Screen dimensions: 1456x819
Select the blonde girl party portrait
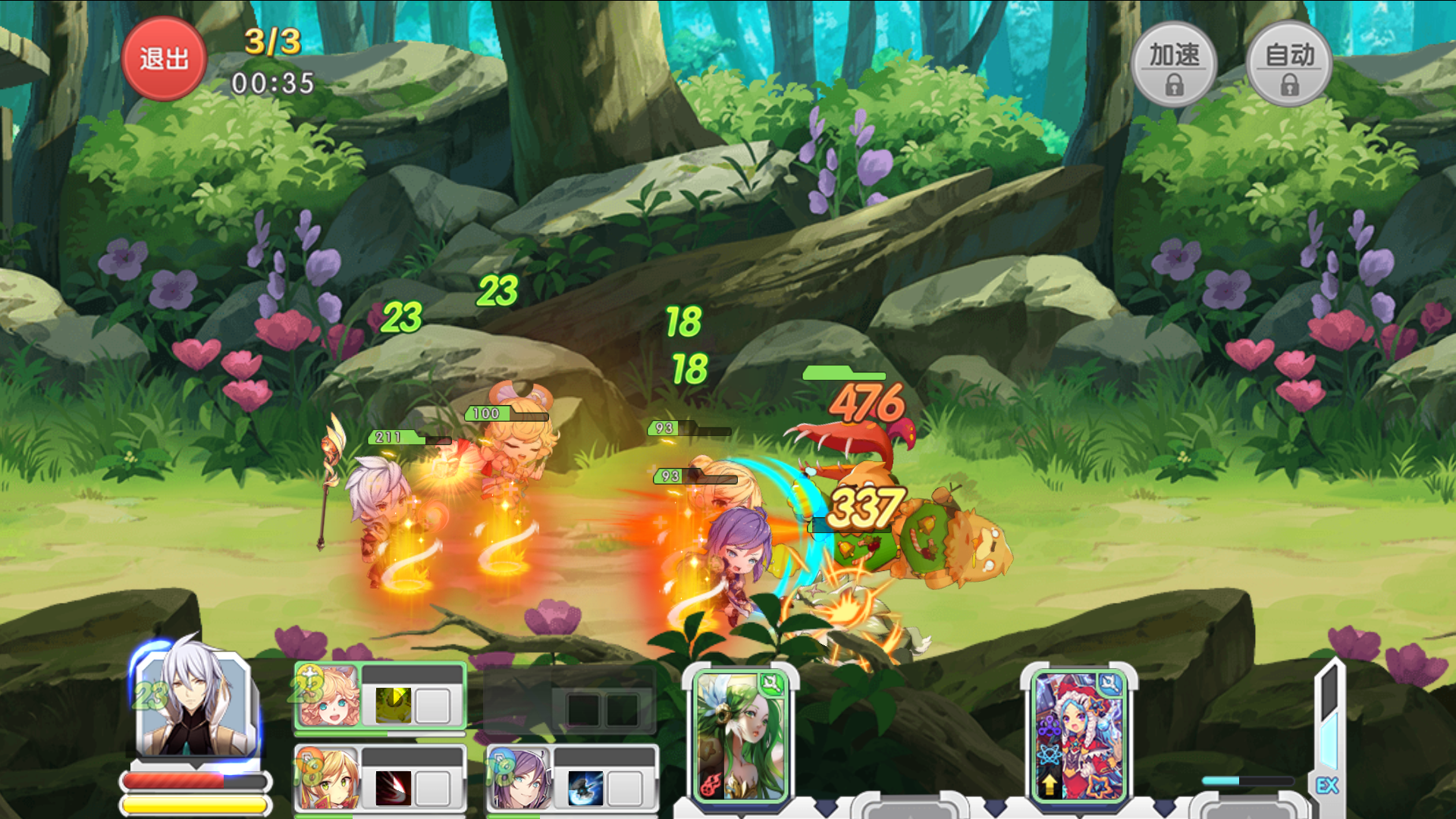(x=328, y=780)
